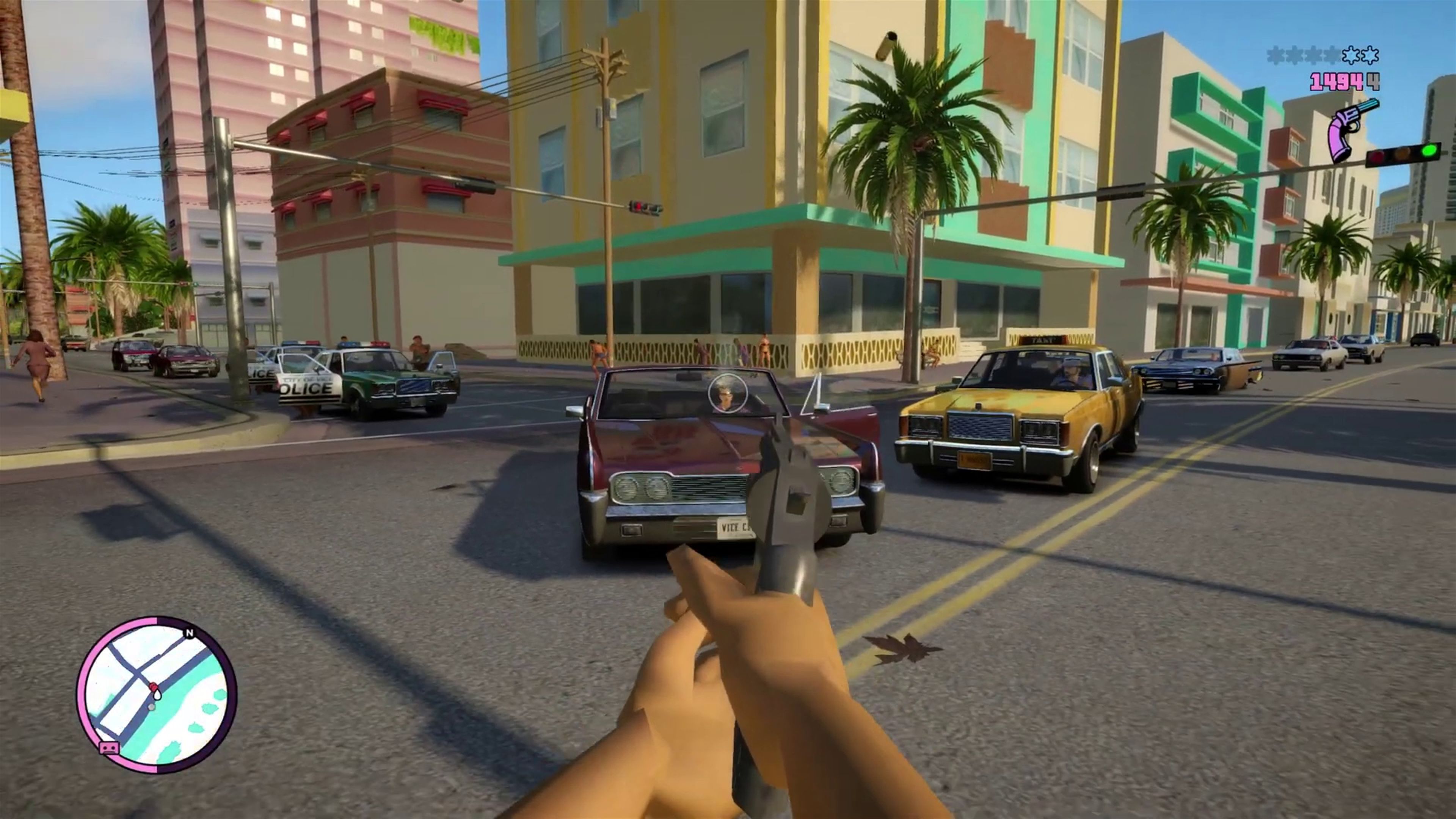Screen dimensions: 1456x819
Task: Click the red mission blip on the minimap
Action: [153, 686]
